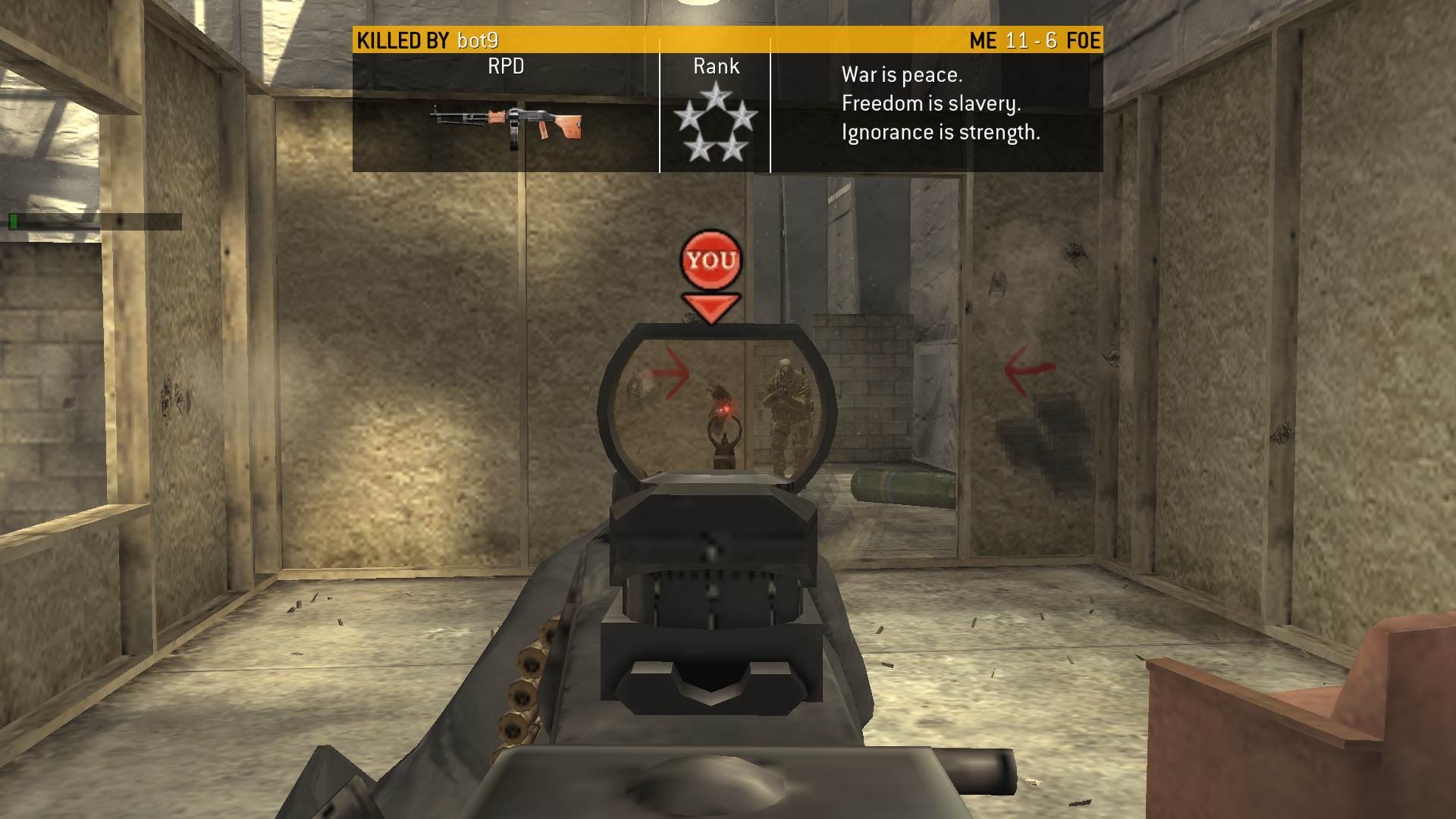Screen dimensions: 1456x819
Task: Select the five-star Rank emblem
Action: [x=715, y=122]
